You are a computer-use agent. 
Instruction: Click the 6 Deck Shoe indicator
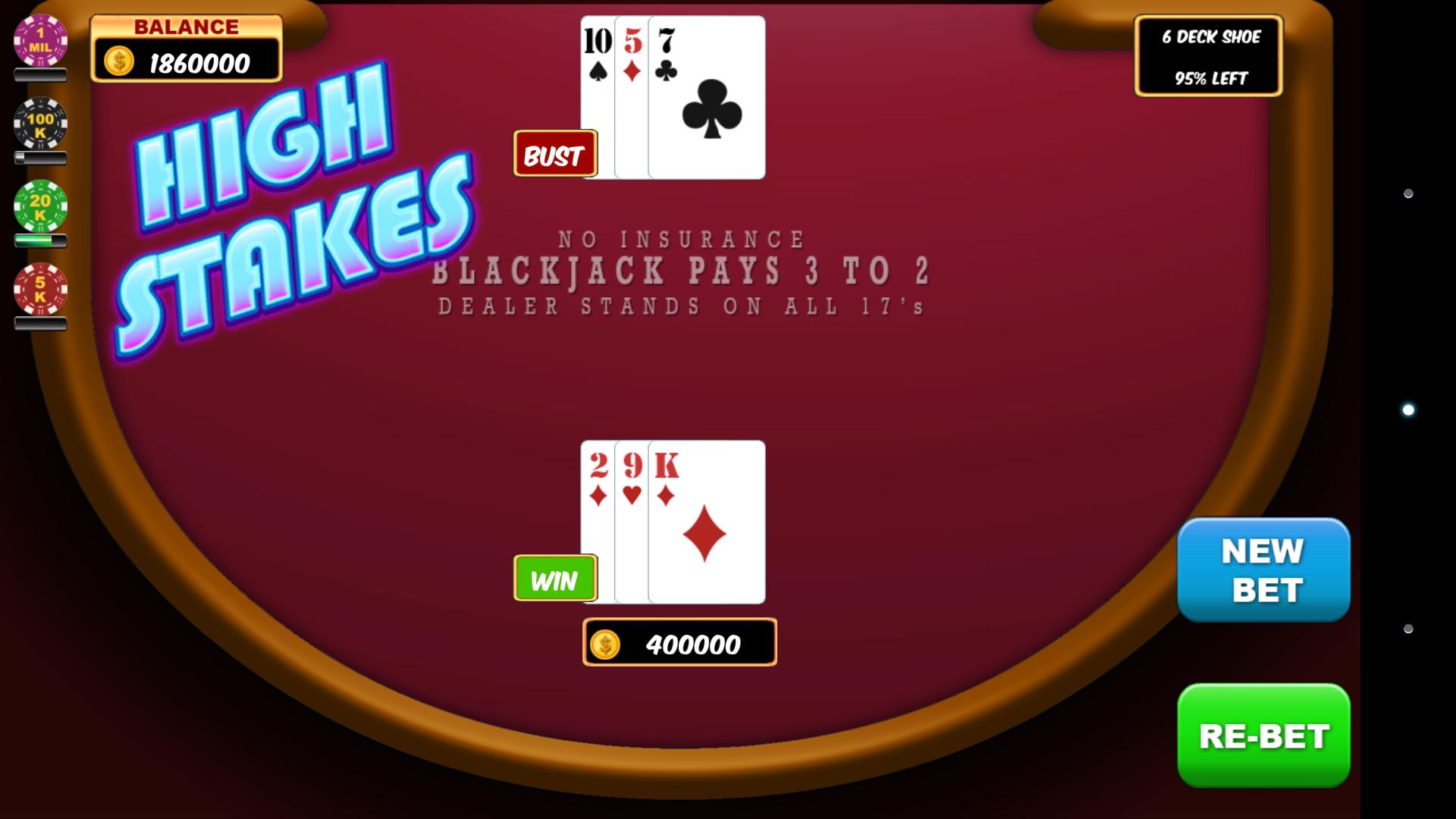click(1209, 36)
